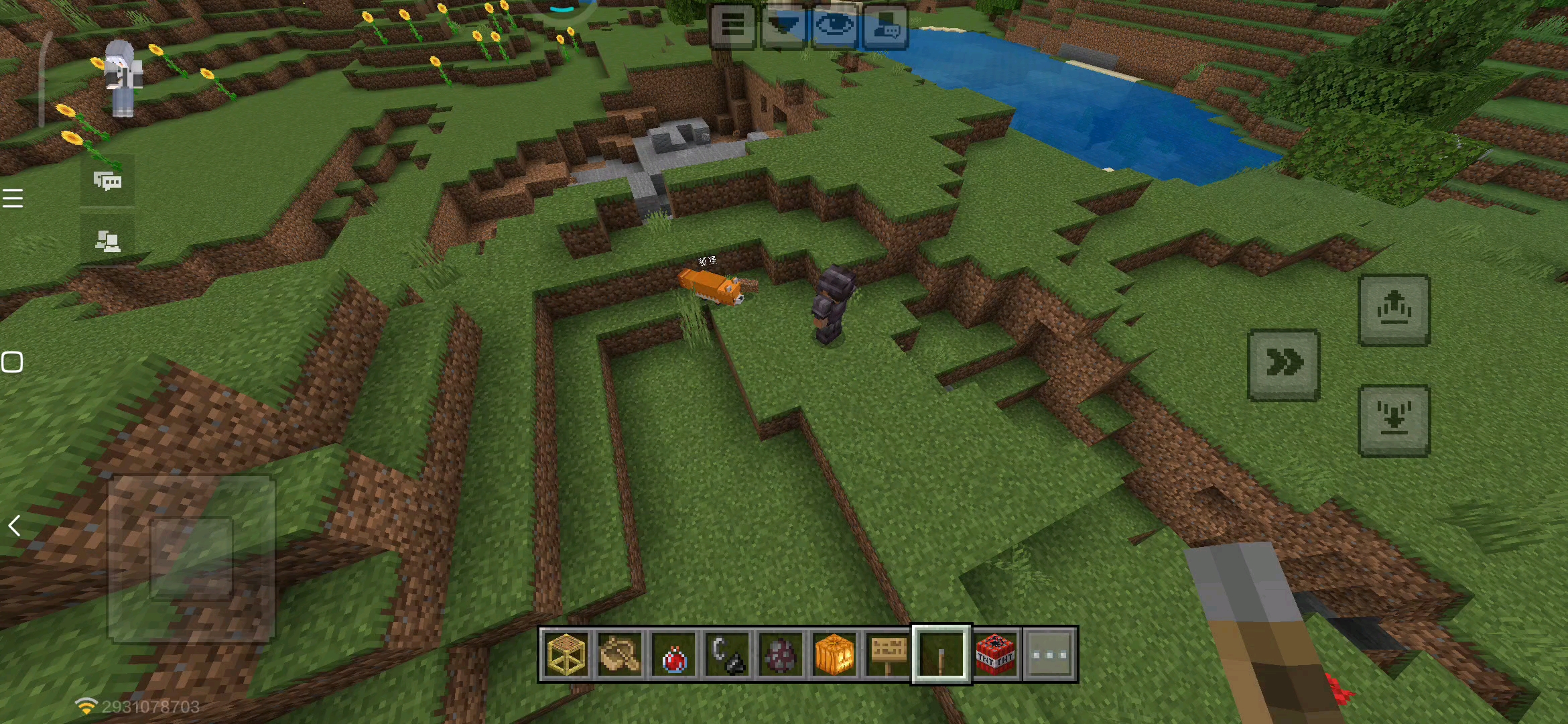
Task: Open the multiplayer computers icon
Action: (x=107, y=241)
